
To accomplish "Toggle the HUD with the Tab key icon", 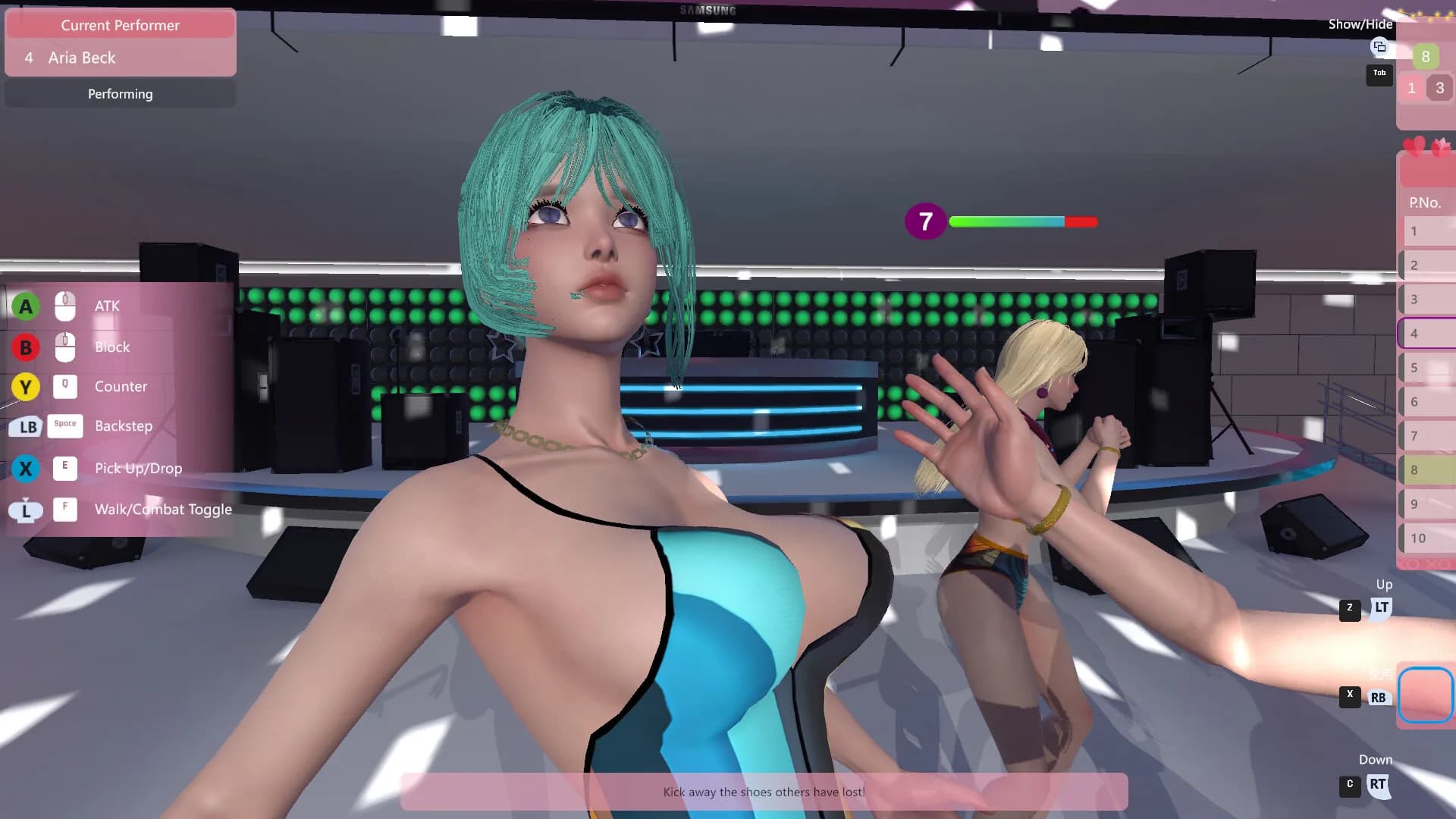I will pyautogui.click(x=1379, y=74).
